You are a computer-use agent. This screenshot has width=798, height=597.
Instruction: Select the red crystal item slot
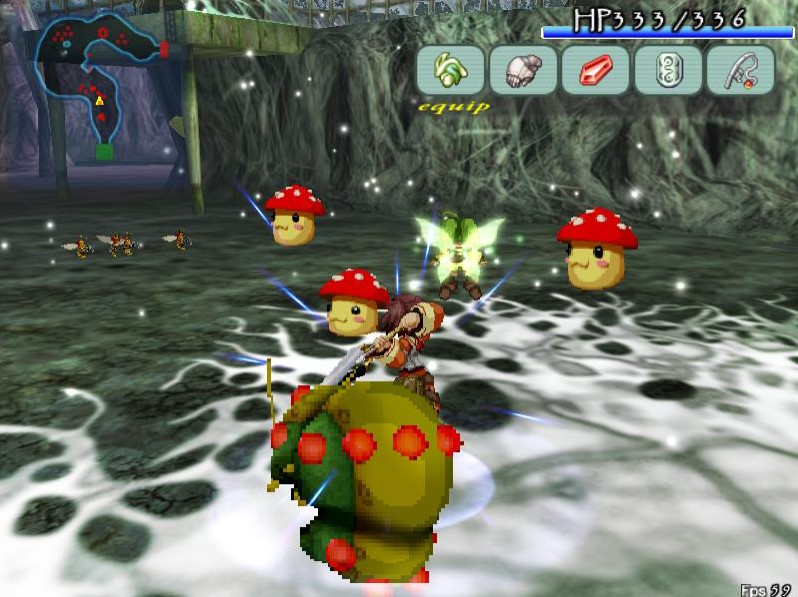595,70
